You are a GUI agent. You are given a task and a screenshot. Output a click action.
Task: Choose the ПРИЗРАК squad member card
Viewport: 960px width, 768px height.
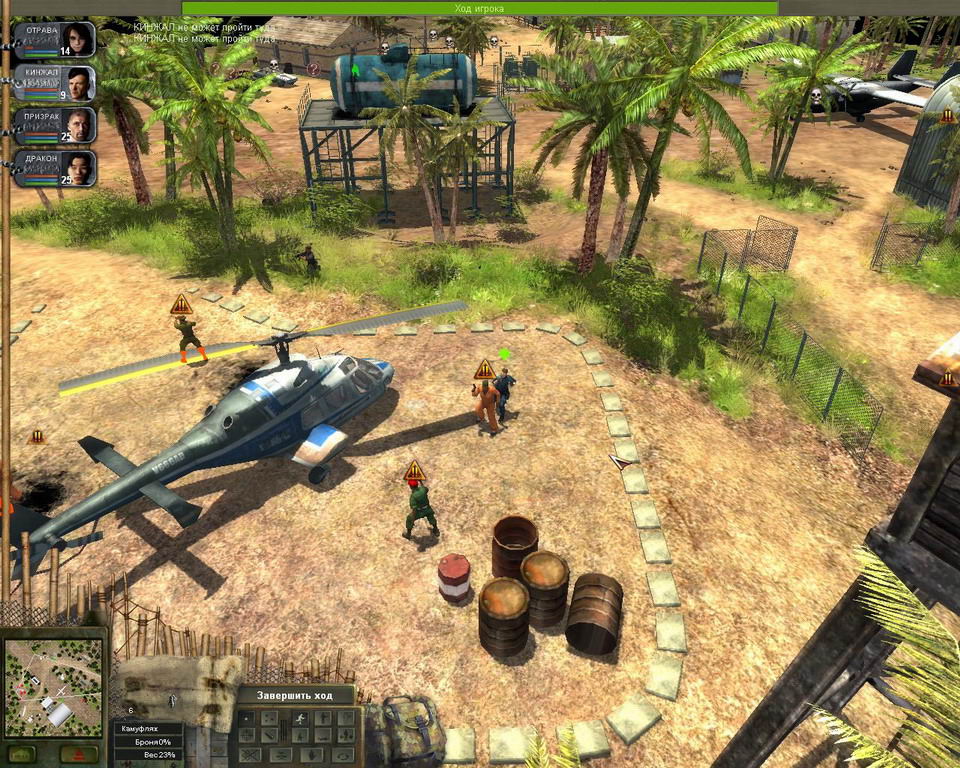(x=56, y=126)
